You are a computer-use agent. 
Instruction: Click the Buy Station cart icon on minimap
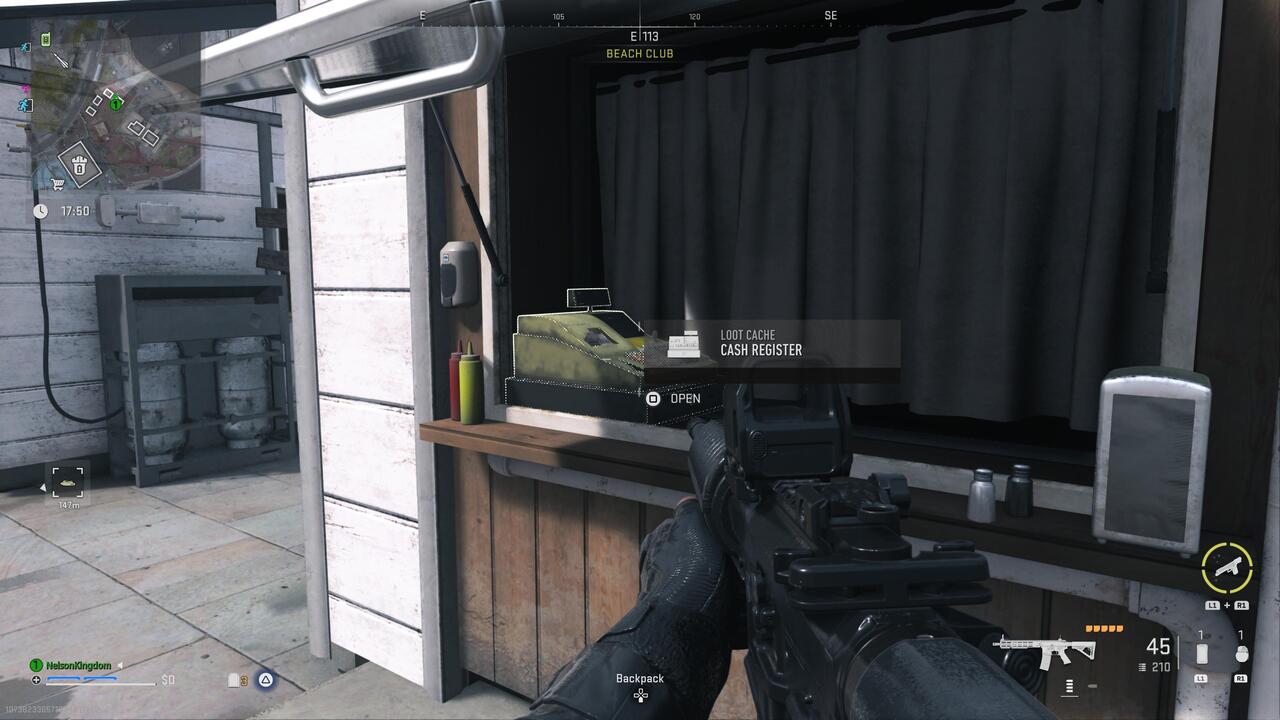tap(56, 184)
